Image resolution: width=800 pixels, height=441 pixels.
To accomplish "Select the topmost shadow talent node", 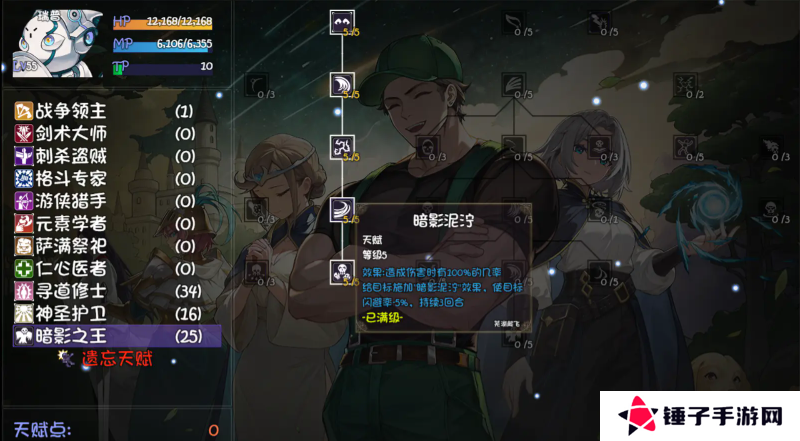I will [342, 23].
